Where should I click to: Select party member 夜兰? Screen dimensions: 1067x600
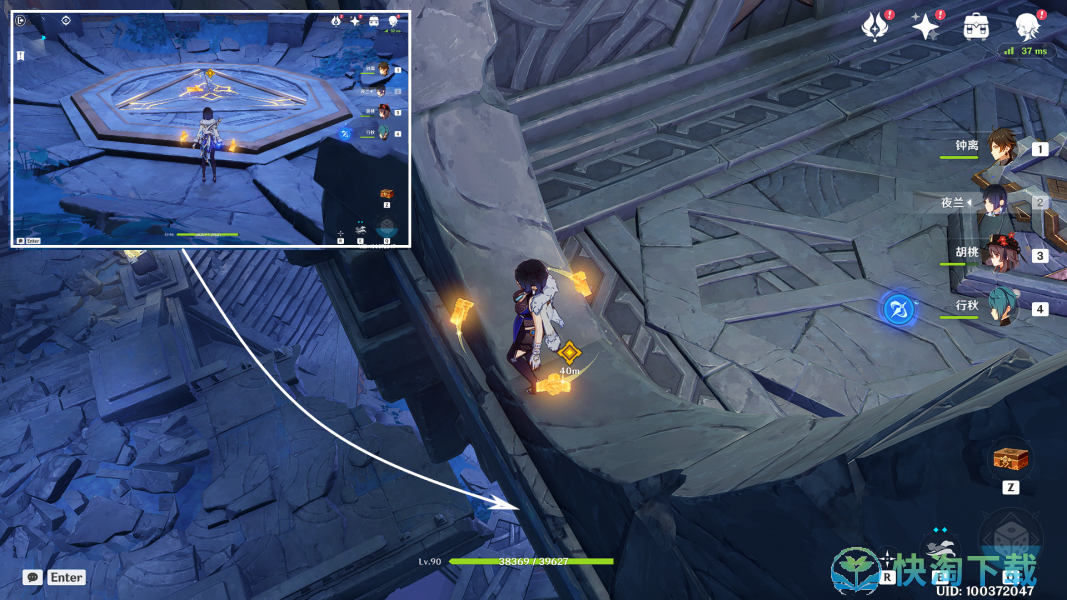coord(998,202)
